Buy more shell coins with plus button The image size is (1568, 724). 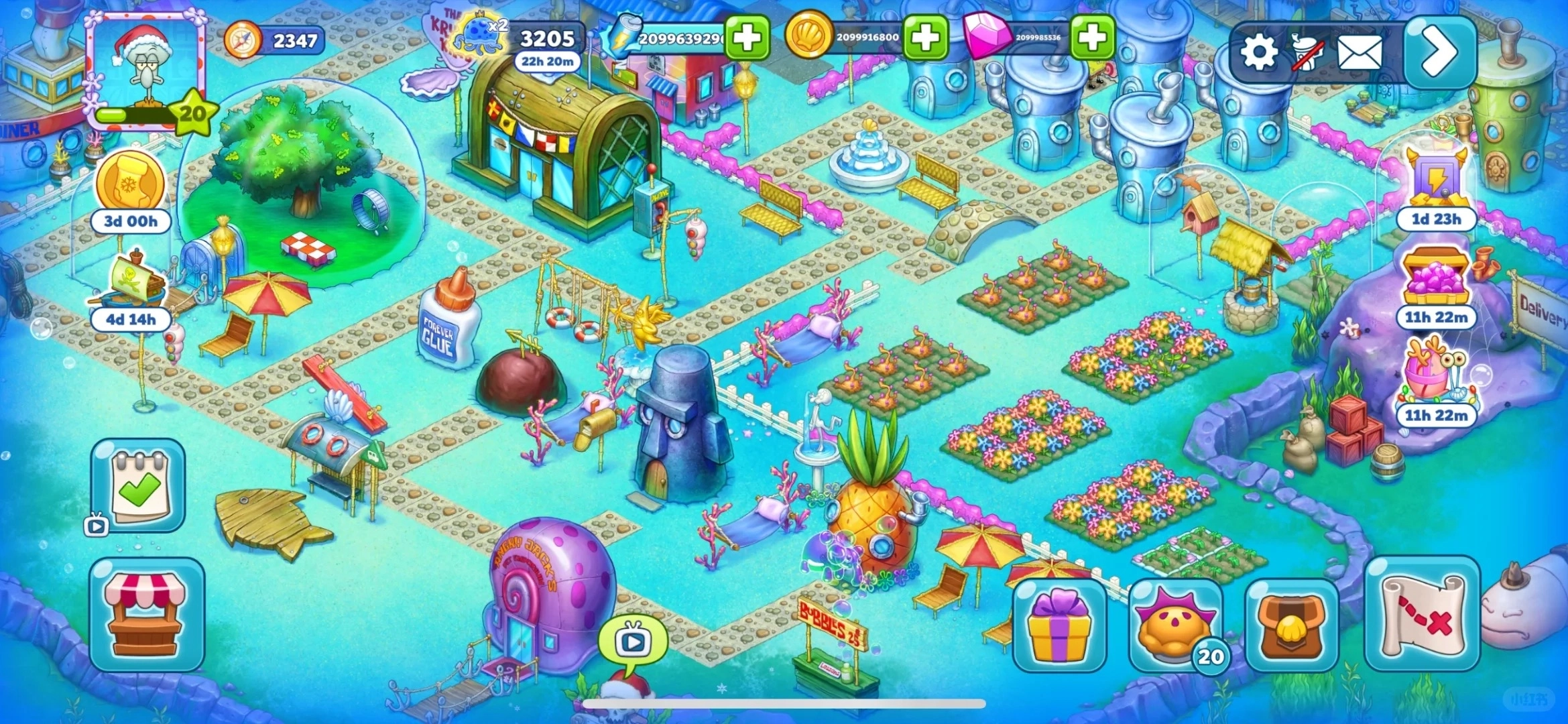click(x=925, y=38)
